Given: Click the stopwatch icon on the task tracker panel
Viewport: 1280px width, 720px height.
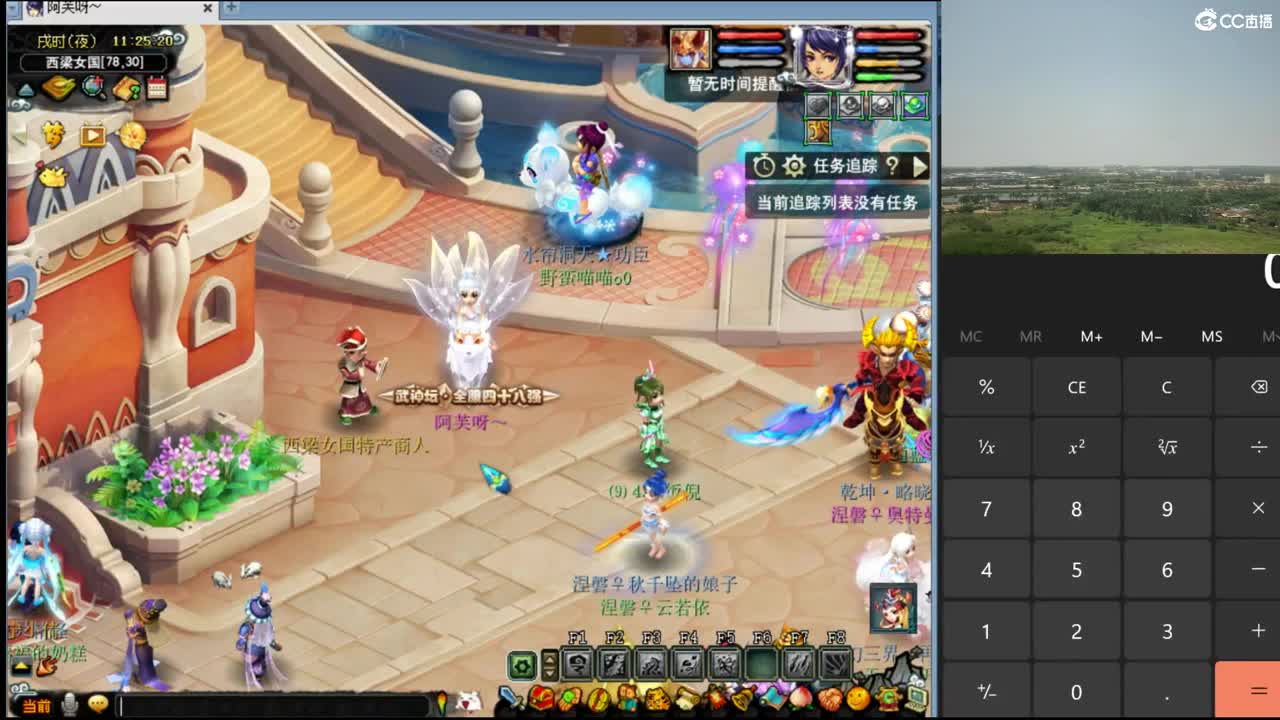Looking at the screenshot, I should pyautogui.click(x=764, y=166).
